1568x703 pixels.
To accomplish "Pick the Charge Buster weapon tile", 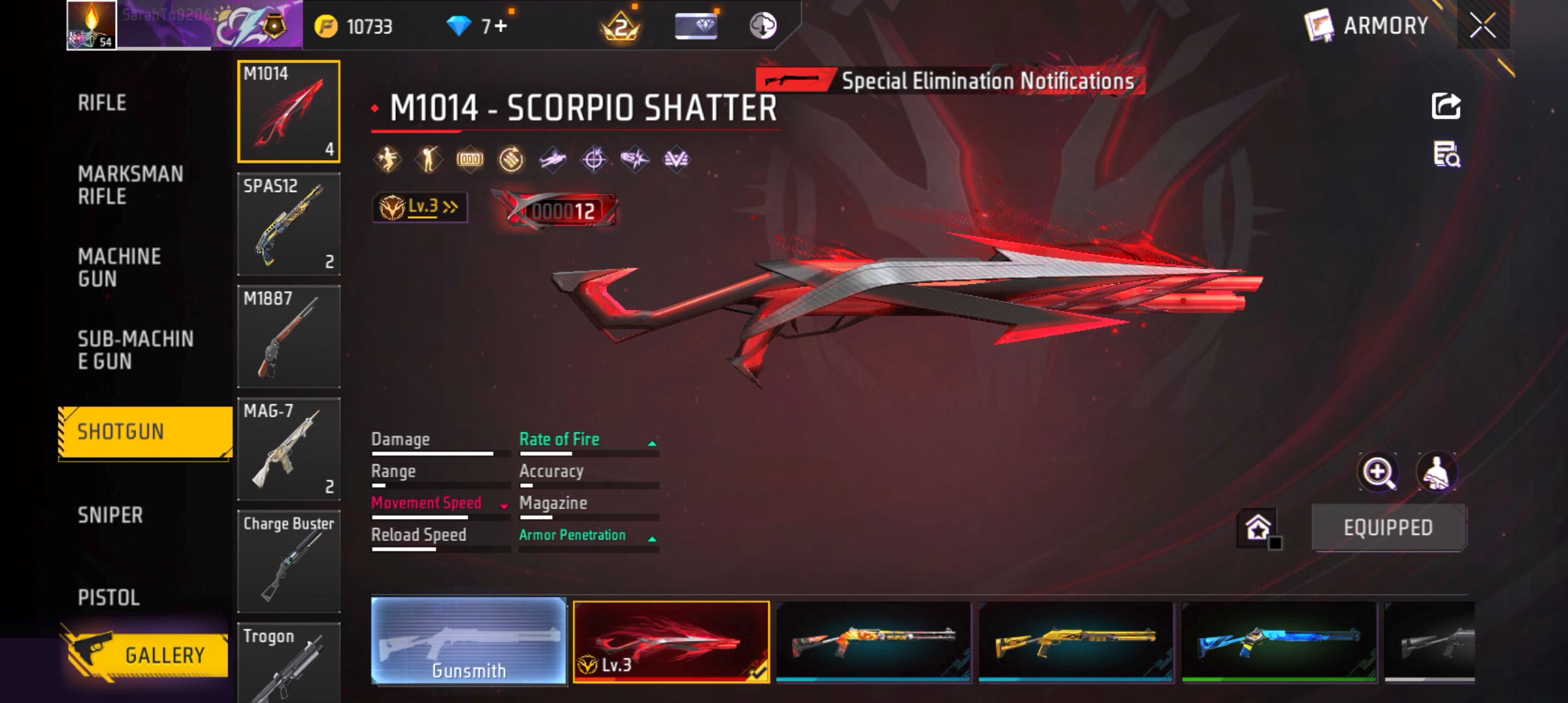I will pos(288,561).
